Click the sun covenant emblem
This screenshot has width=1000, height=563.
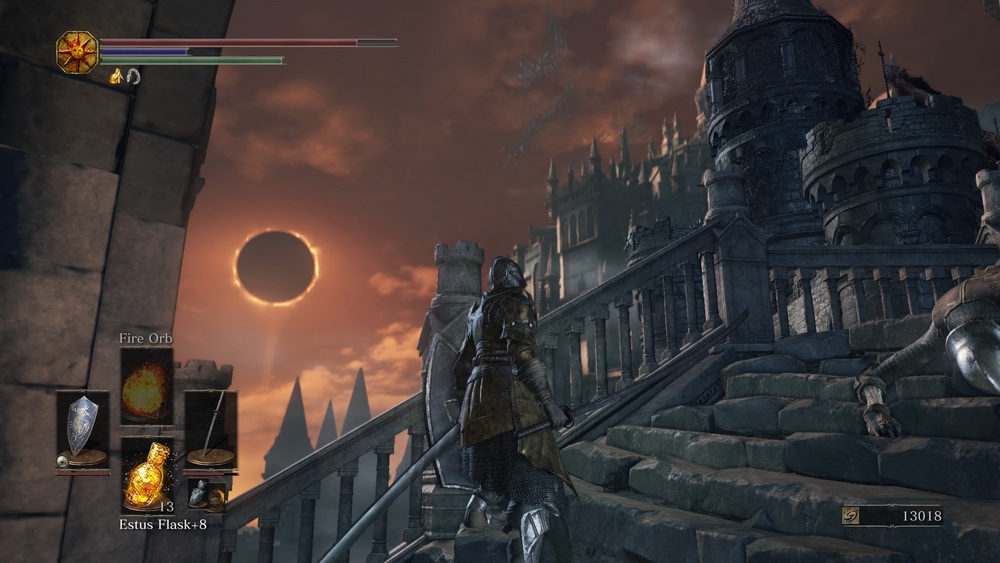point(77,52)
